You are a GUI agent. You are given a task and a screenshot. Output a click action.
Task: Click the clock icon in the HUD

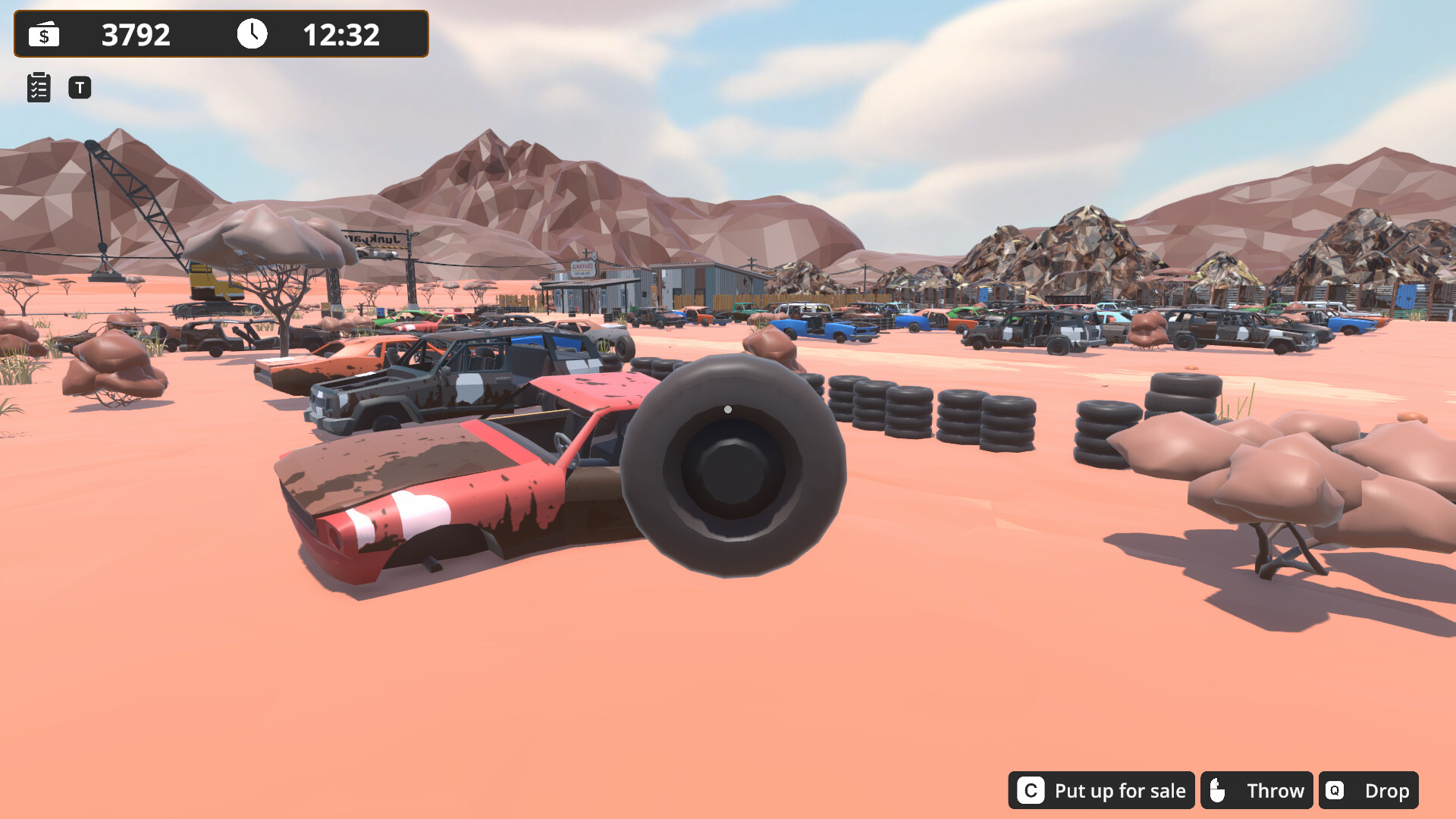click(252, 34)
